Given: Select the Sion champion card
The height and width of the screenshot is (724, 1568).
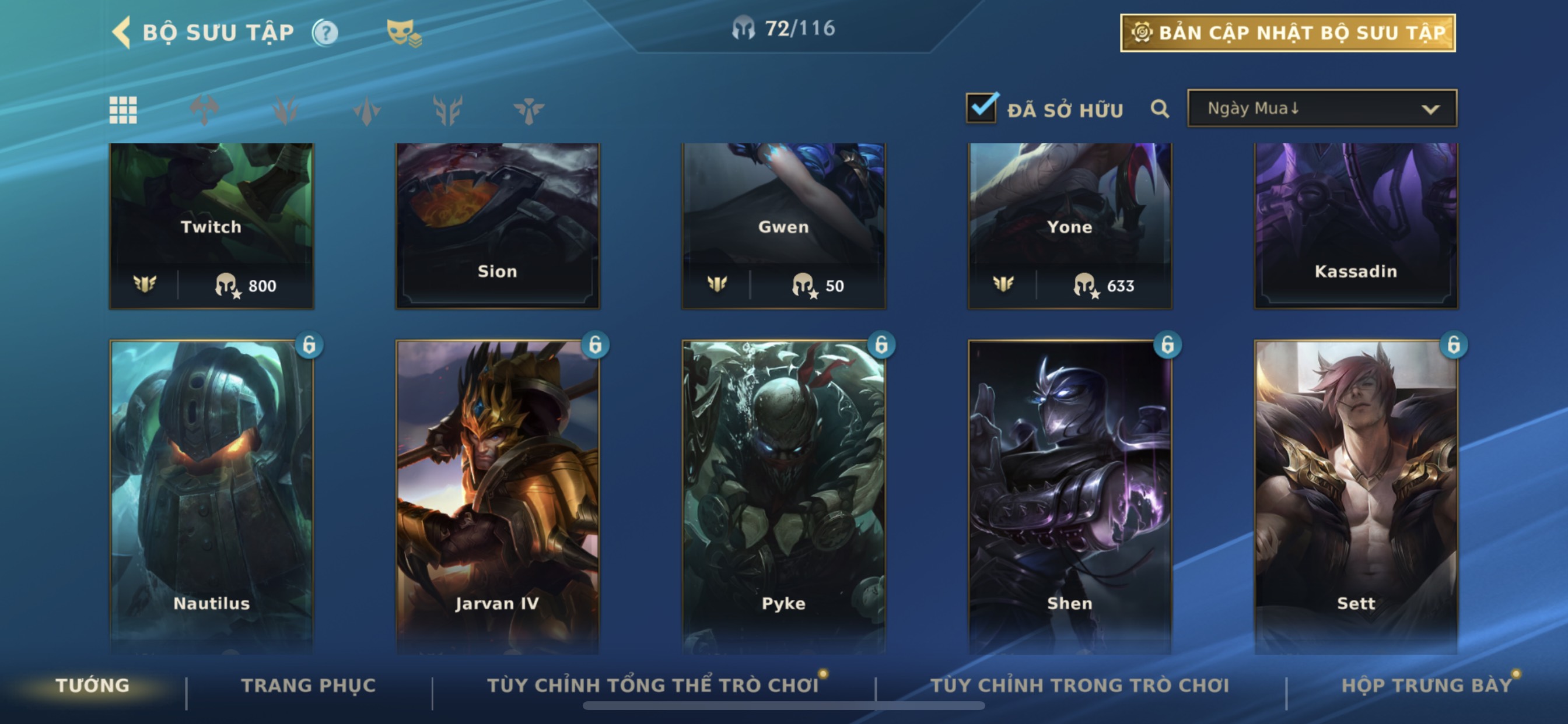Looking at the screenshot, I should (x=498, y=225).
